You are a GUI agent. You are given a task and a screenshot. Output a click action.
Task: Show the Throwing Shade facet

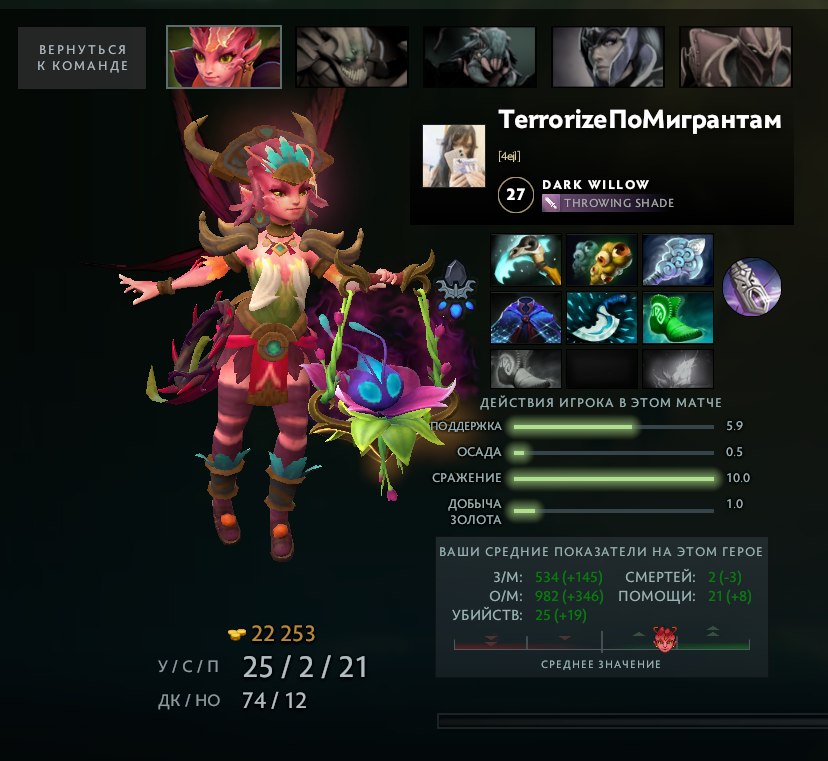coord(608,203)
